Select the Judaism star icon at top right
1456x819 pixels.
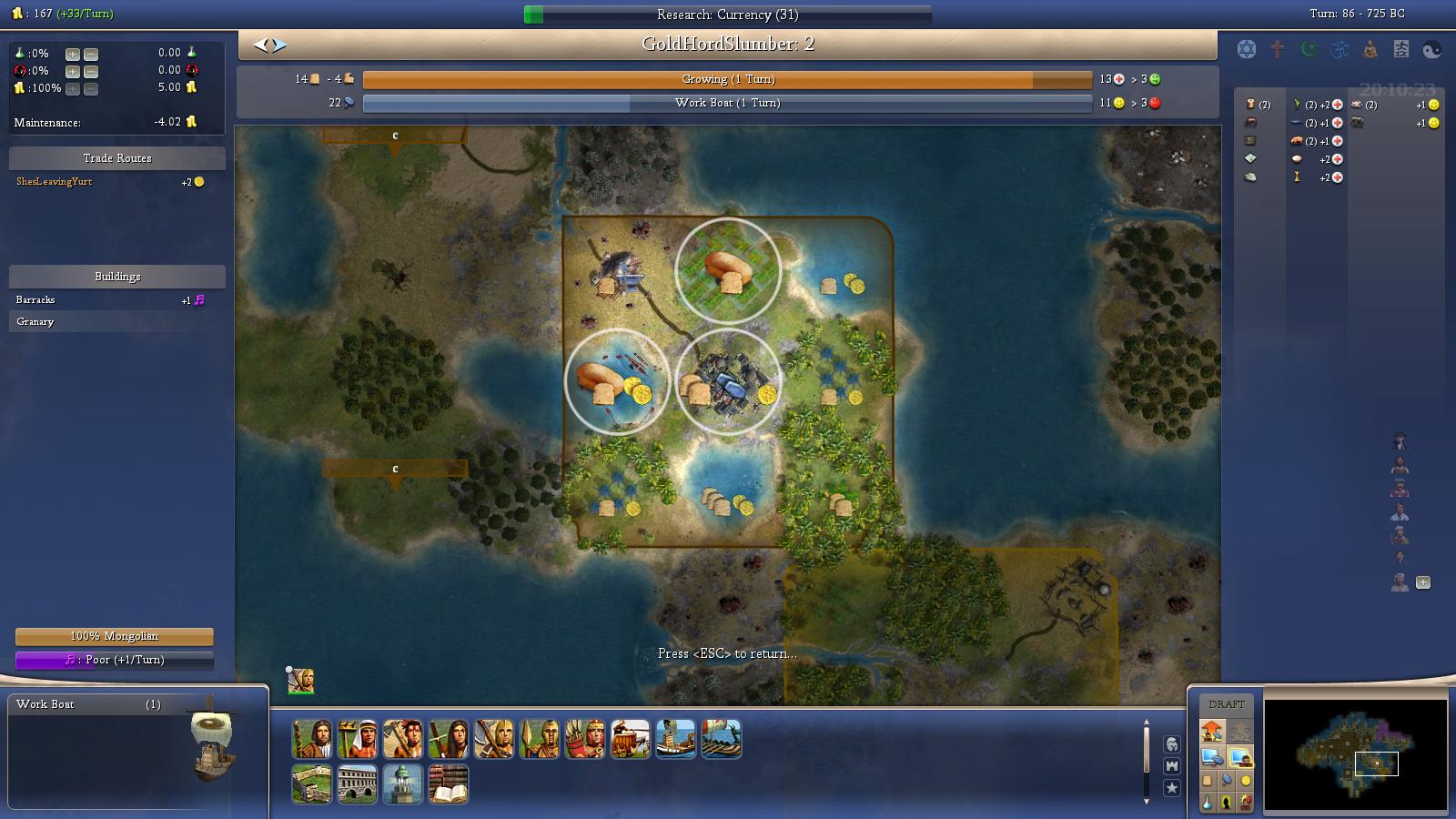click(x=1246, y=50)
